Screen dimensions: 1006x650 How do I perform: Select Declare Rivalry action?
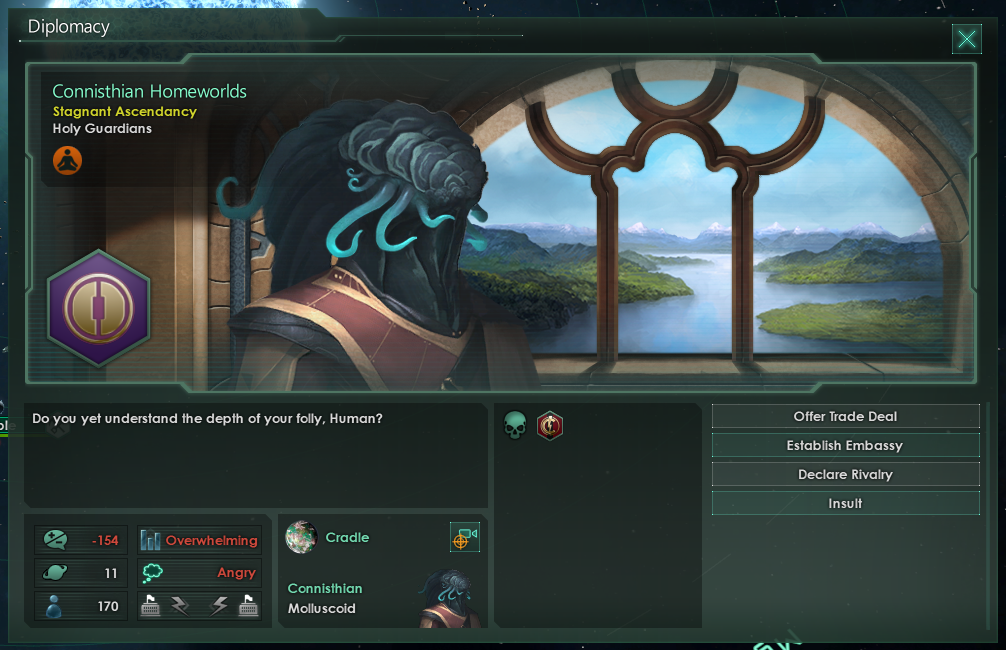845,475
